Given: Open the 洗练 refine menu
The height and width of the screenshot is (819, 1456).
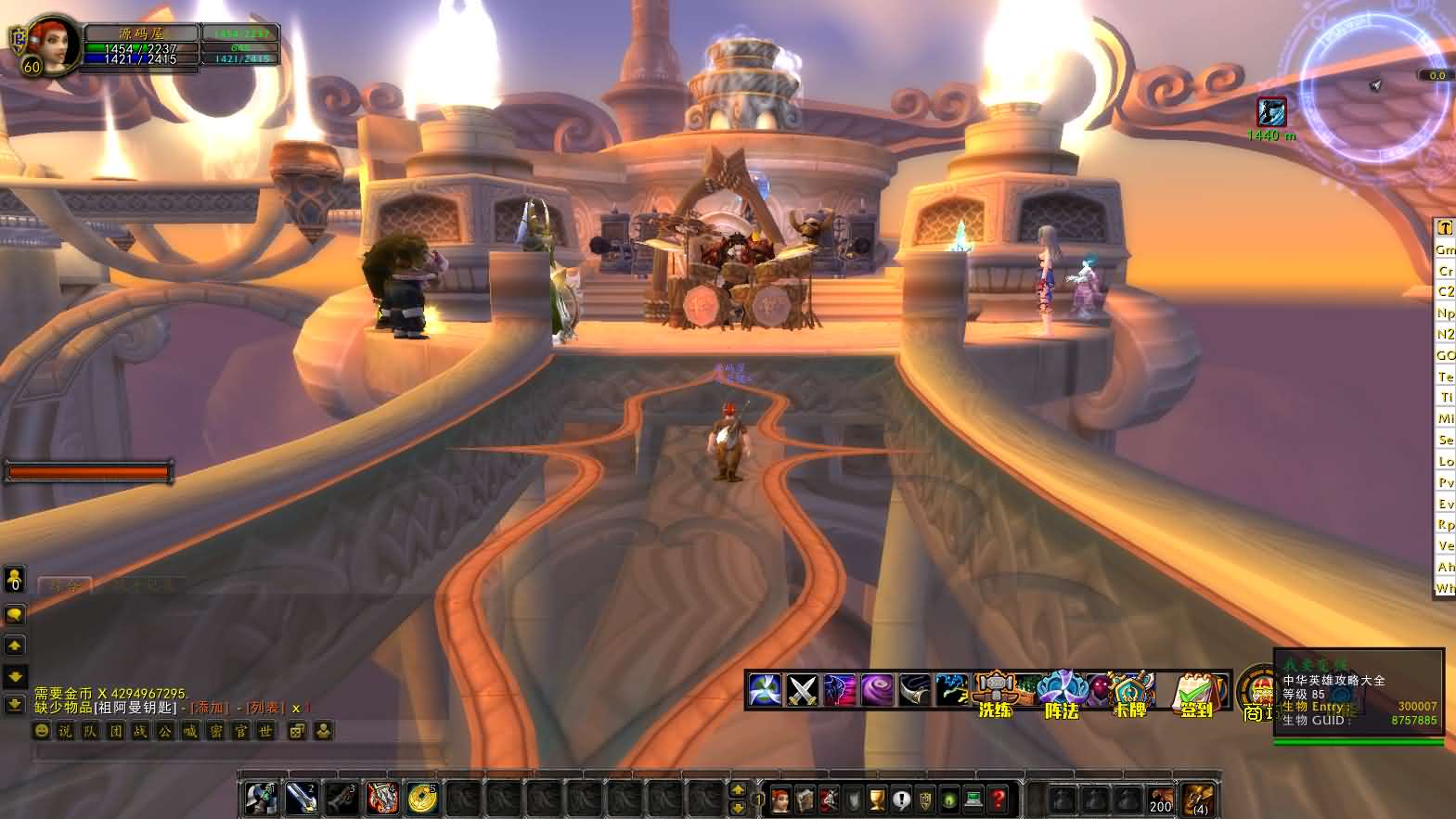Looking at the screenshot, I should pyautogui.click(x=995, y=692).
